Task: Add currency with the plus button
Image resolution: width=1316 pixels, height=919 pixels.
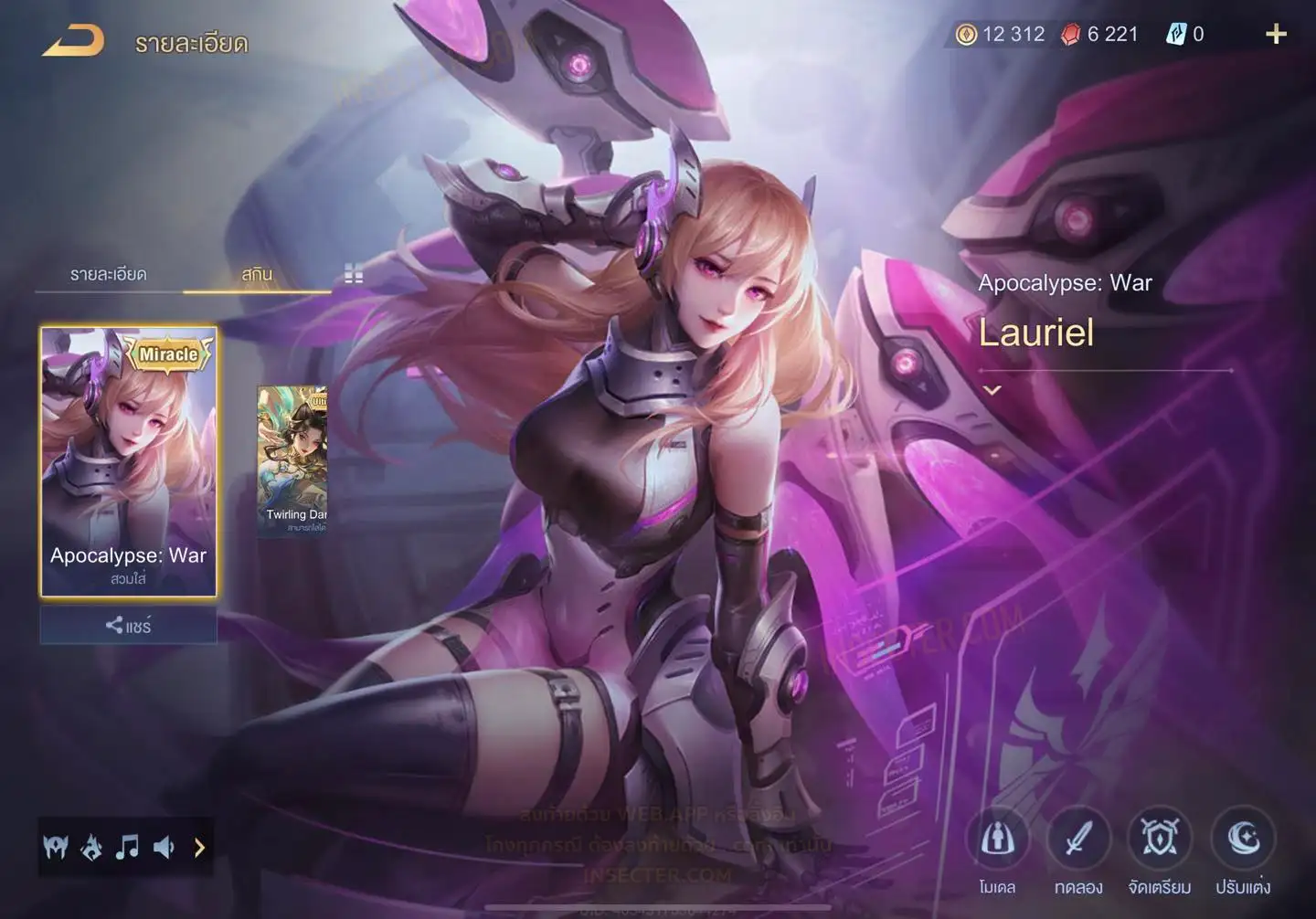Action: pos(1276,35)
